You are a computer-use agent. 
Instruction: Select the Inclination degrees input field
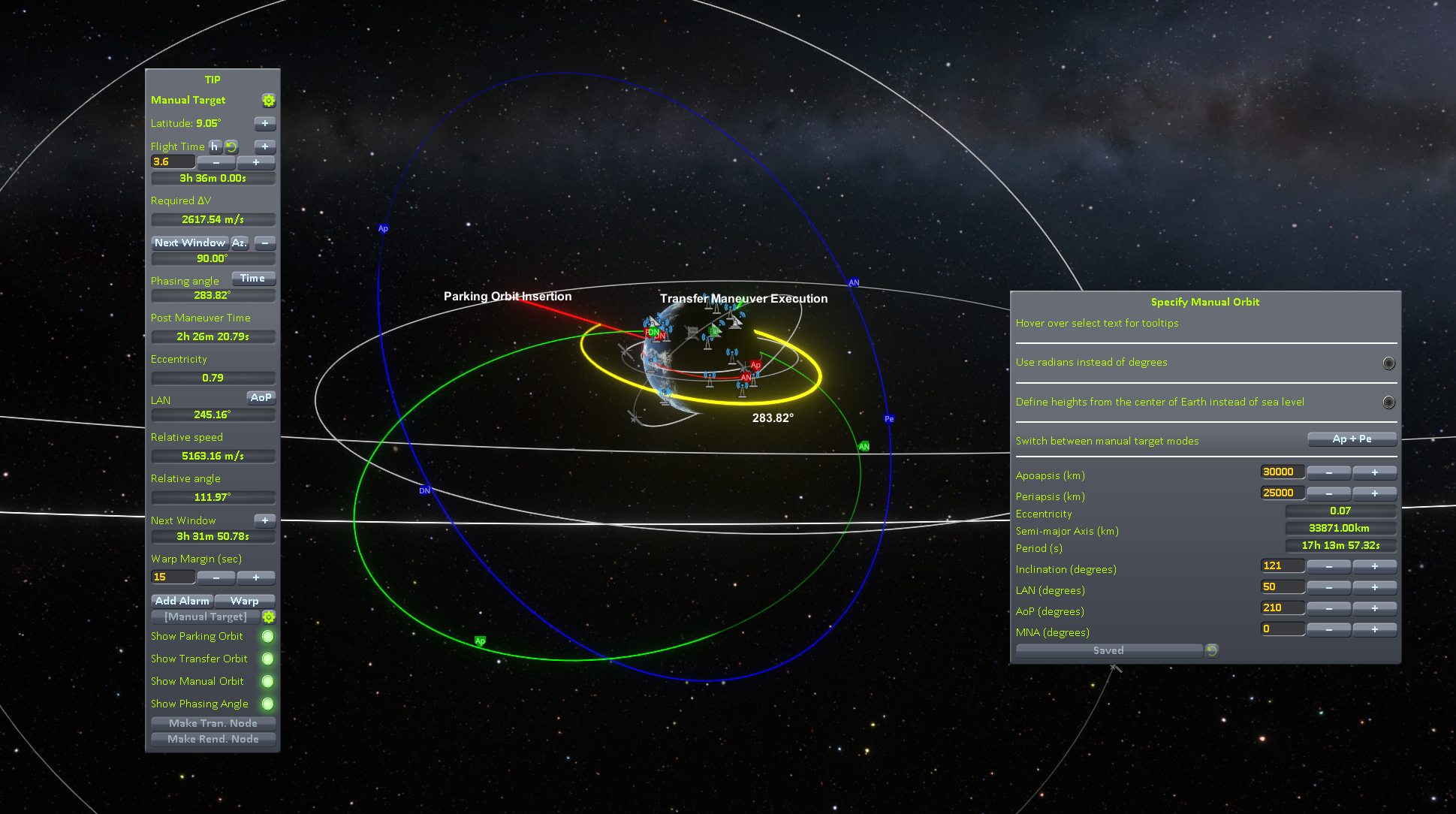[x=1282, y=566]
